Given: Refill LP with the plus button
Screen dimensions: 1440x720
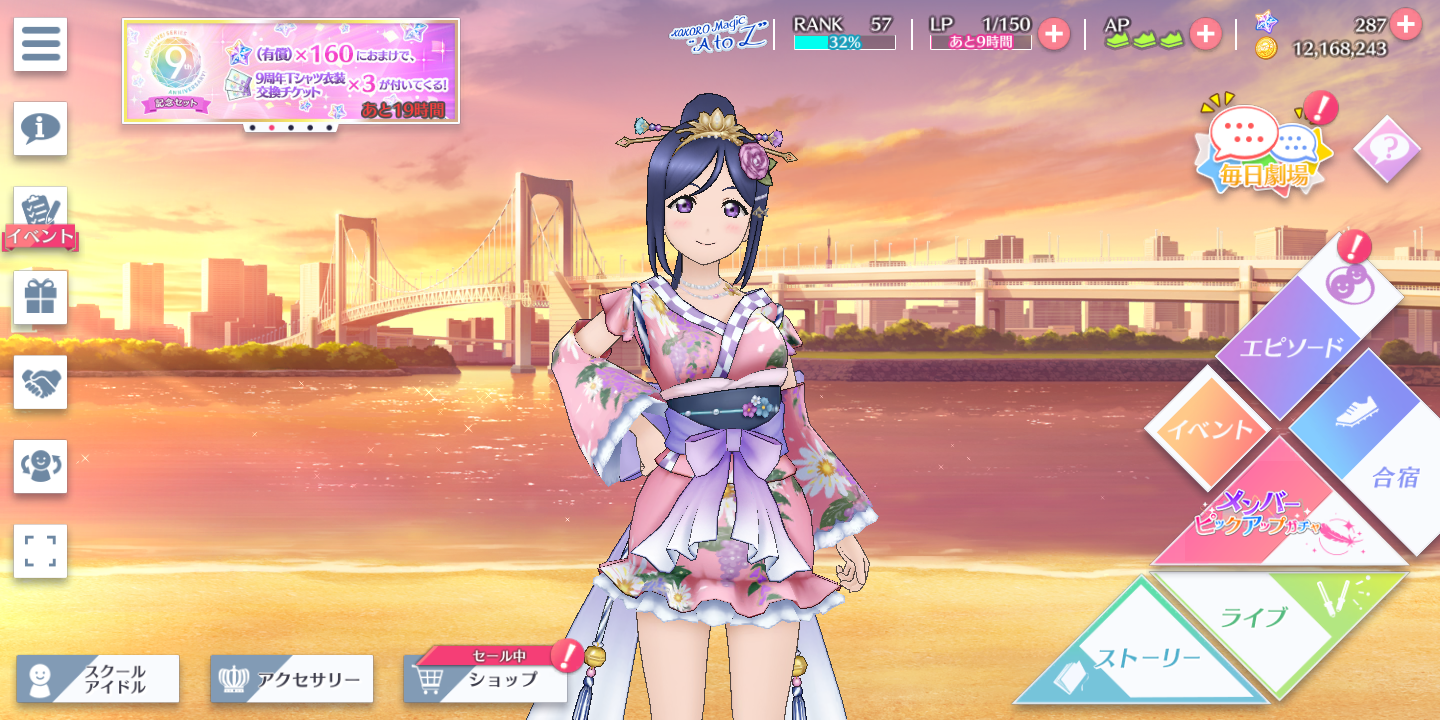Looking at the screenshot, I should [1053, 34].
